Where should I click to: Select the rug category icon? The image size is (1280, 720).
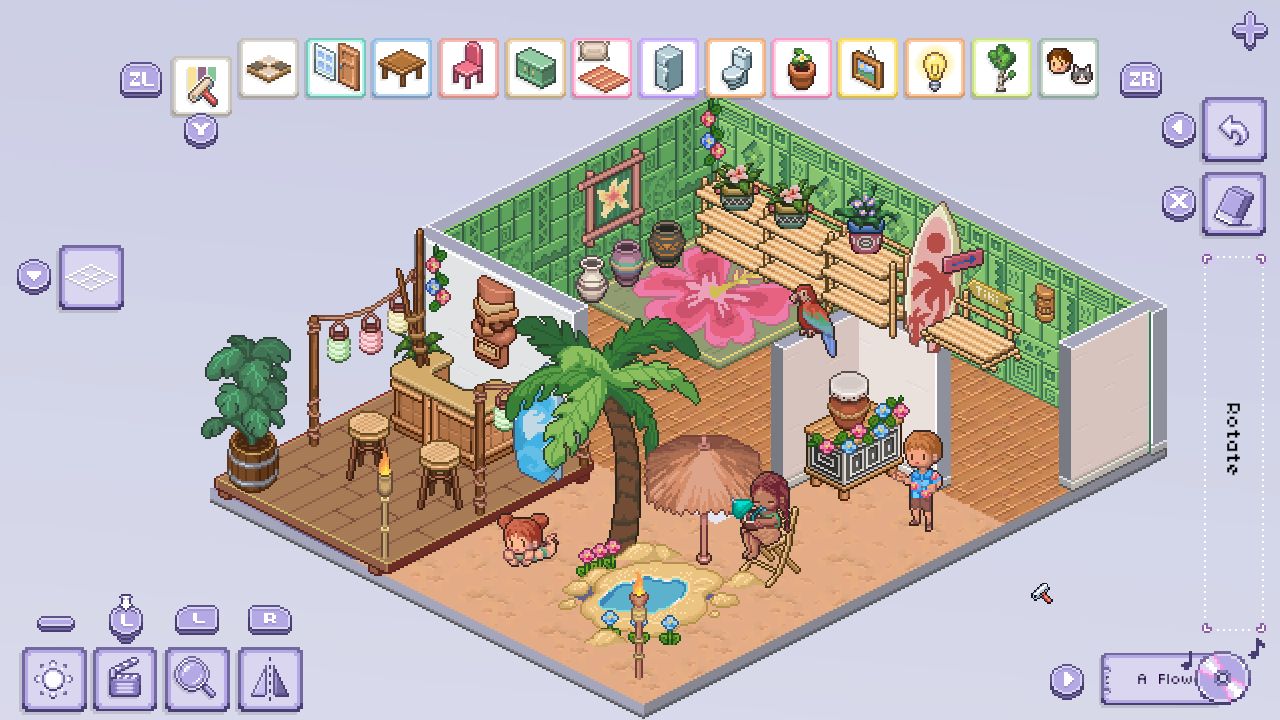pos(601,70)
